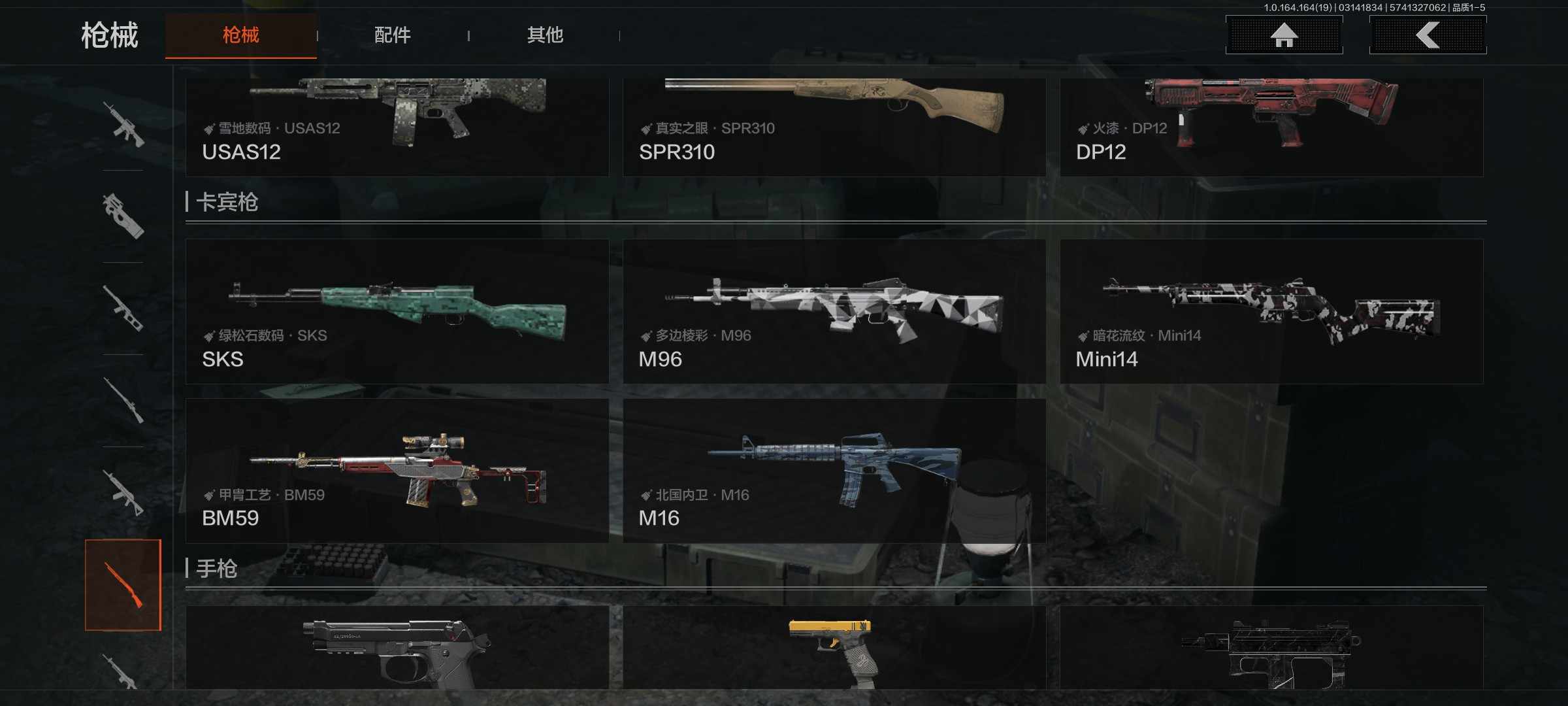The height and width of the screenshot is (706, 1568).
Task: Select the BM59 carbine card
Action: tap(397, 471)
